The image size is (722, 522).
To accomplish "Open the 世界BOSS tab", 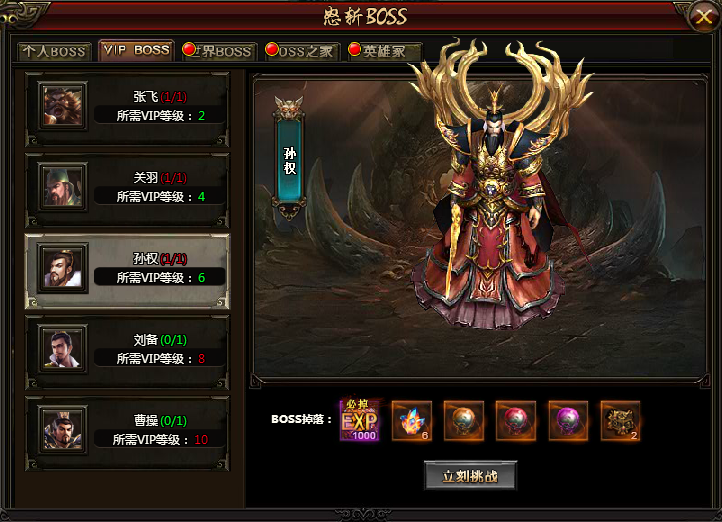I will pos(218,51).
